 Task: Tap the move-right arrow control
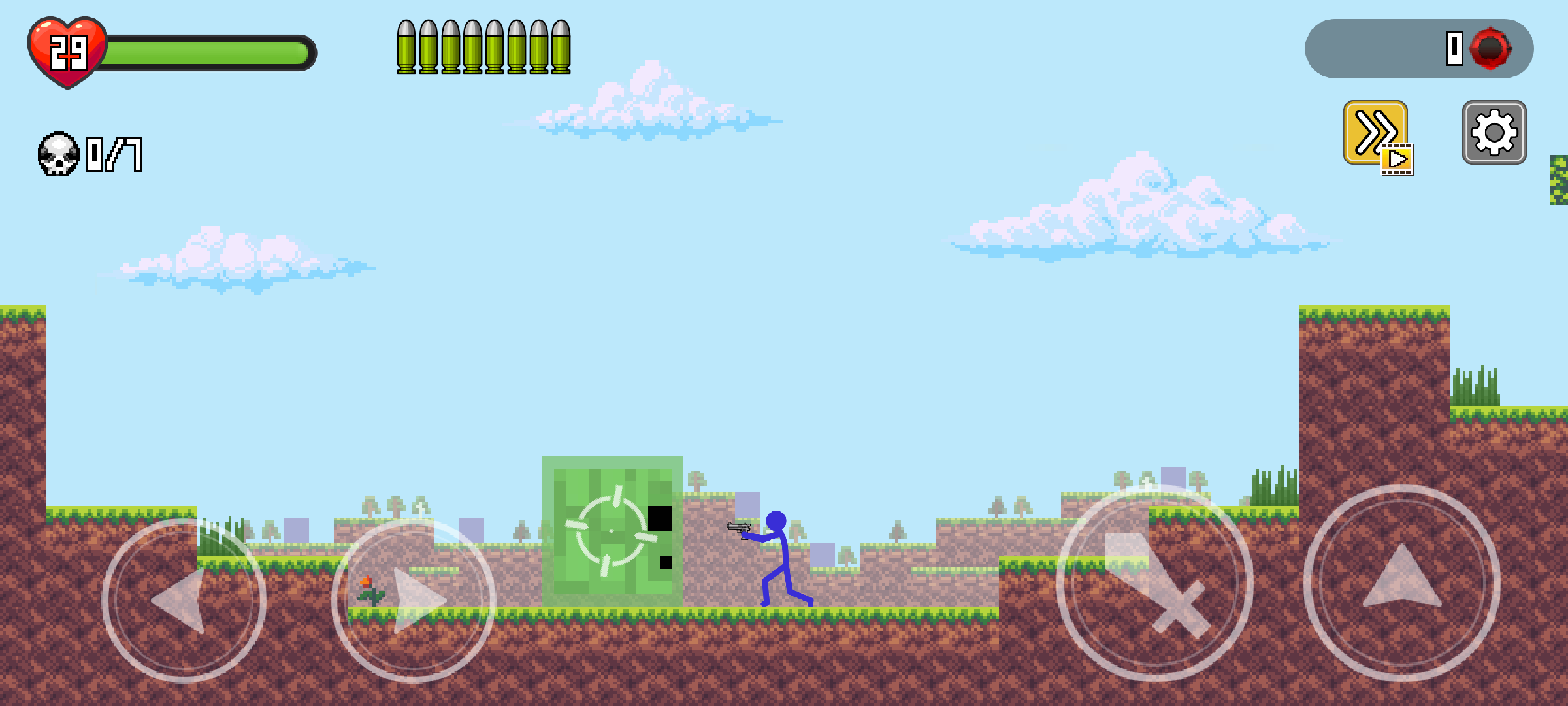(414, 600)
